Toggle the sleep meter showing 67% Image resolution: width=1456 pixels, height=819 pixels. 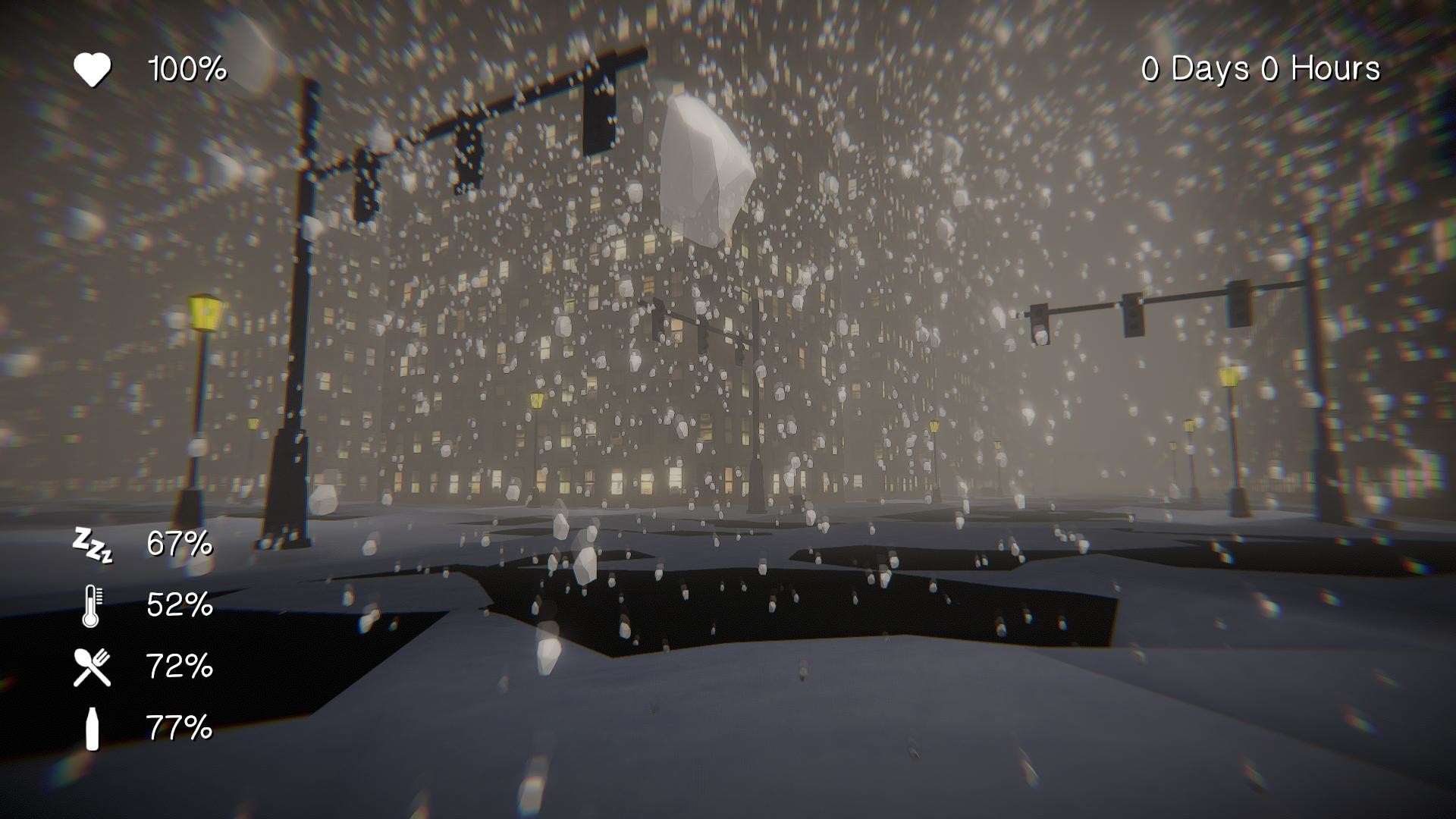pos(178,544)
